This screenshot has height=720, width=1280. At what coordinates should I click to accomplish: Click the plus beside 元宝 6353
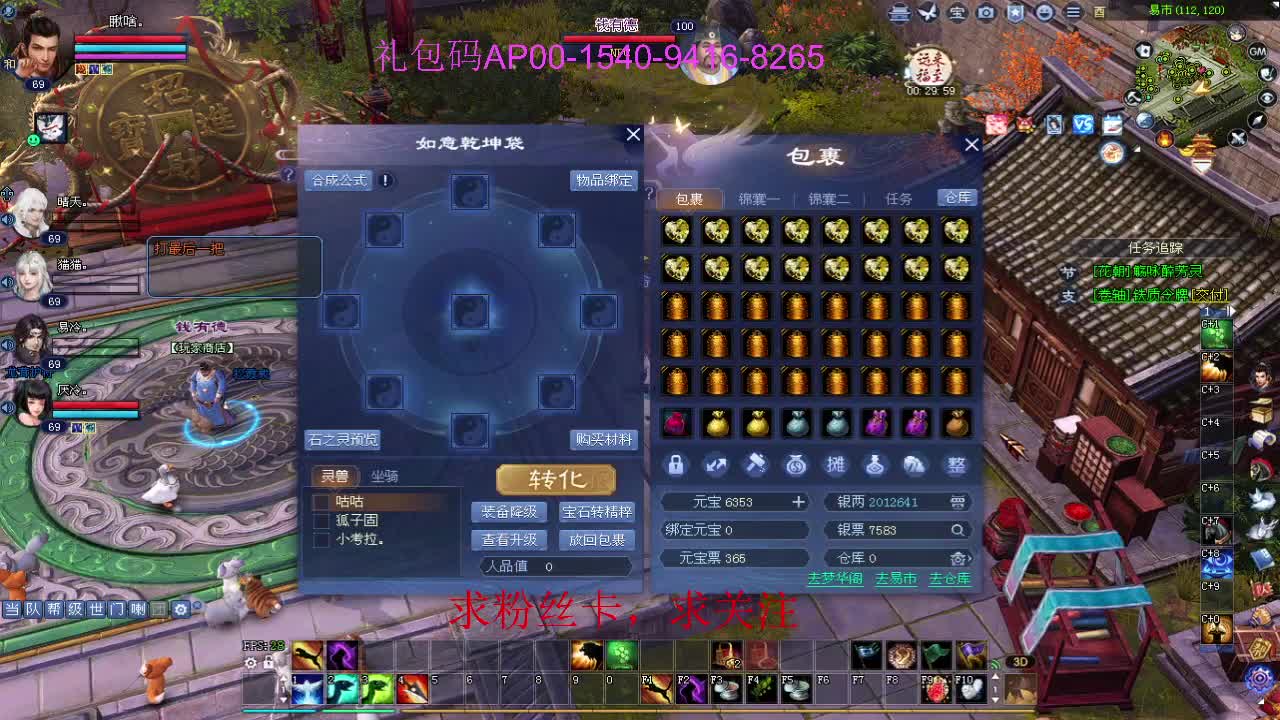pyautogui.click(x=798, y=502)
